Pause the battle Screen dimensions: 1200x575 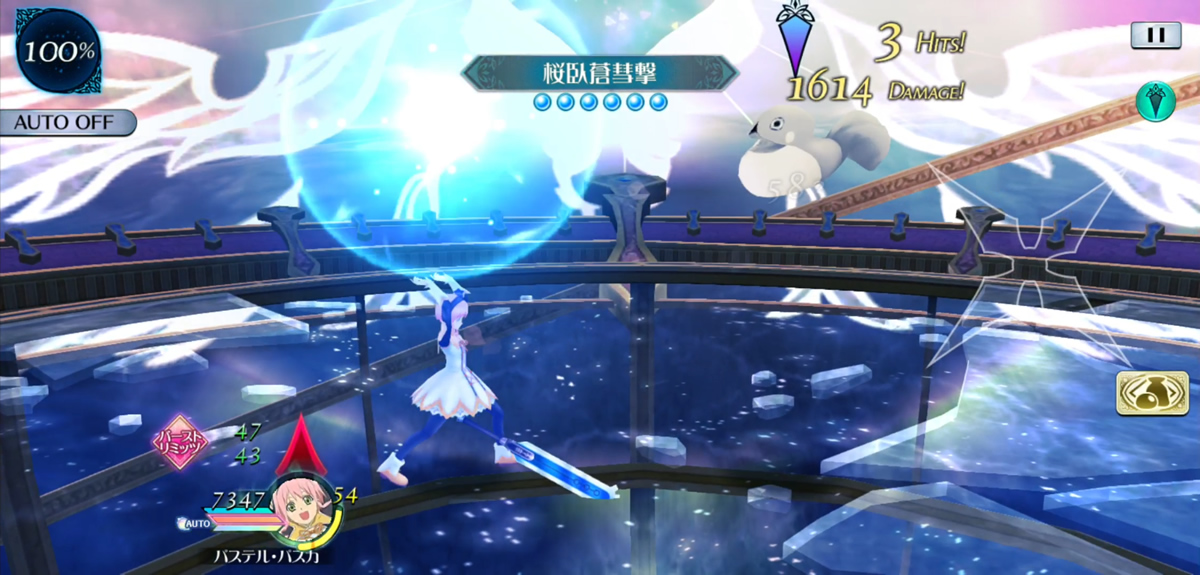(1155, 35)
